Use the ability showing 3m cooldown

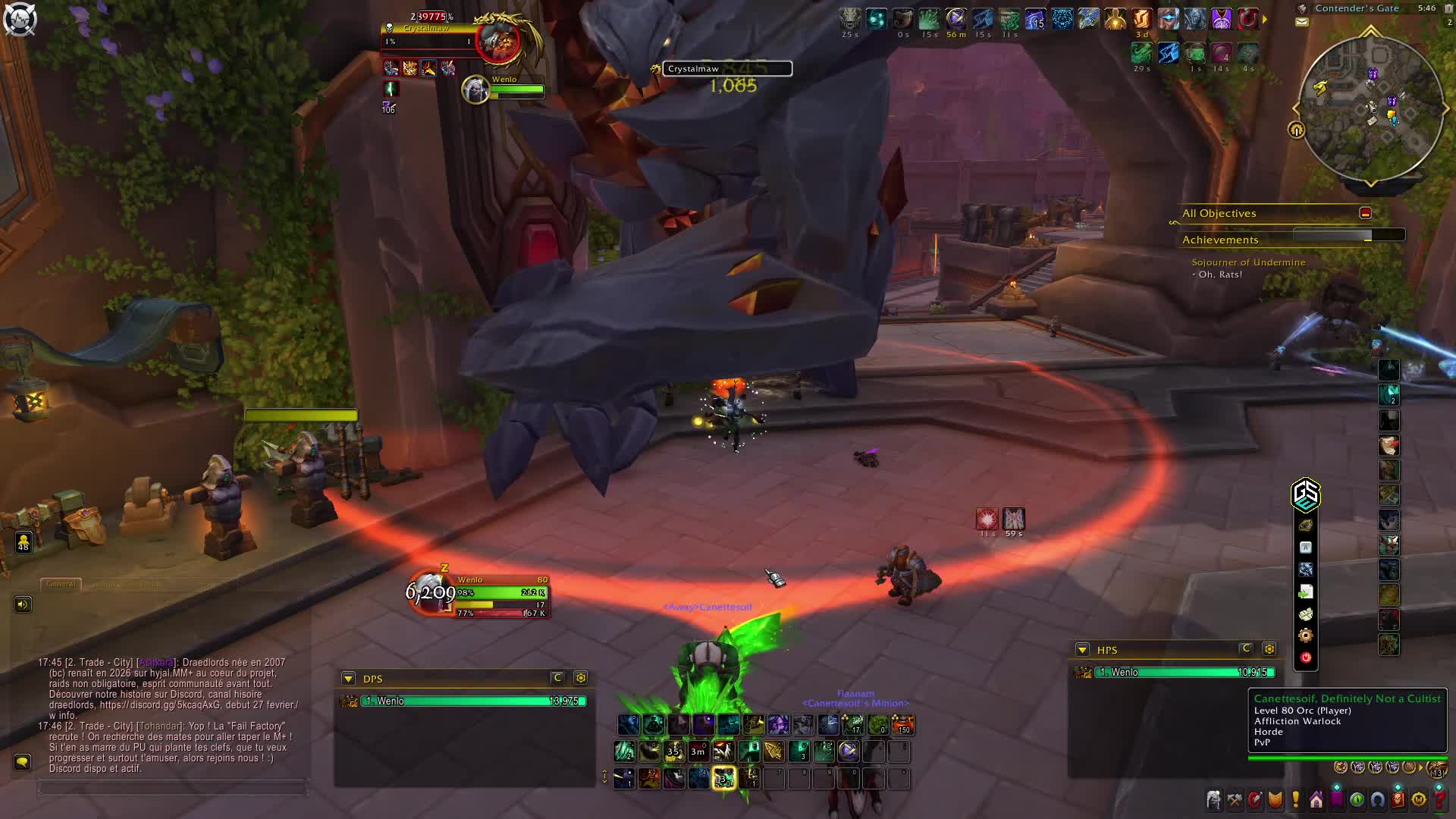pos(698,752)
